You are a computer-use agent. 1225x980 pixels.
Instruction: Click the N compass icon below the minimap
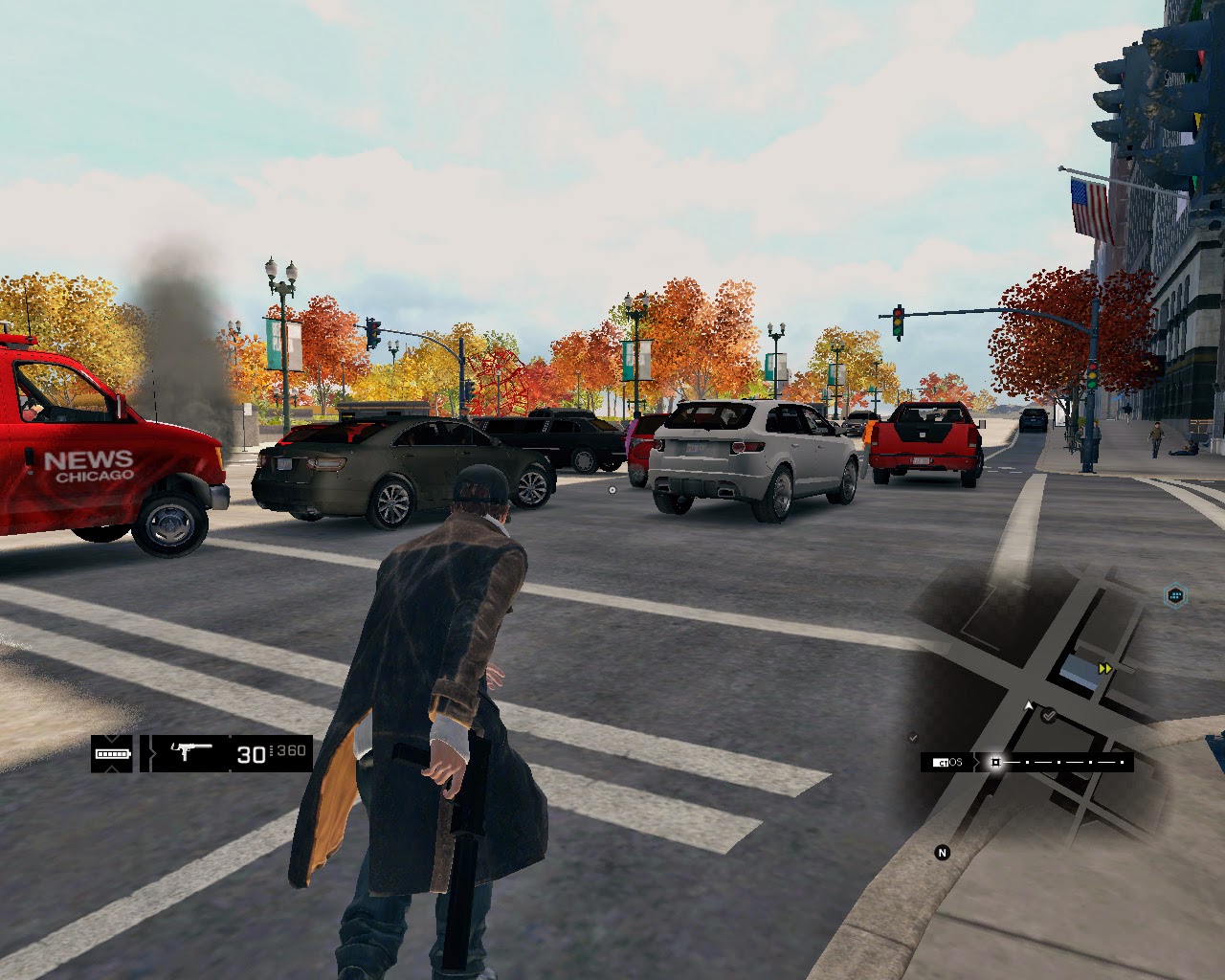click(x=942, y=853)
